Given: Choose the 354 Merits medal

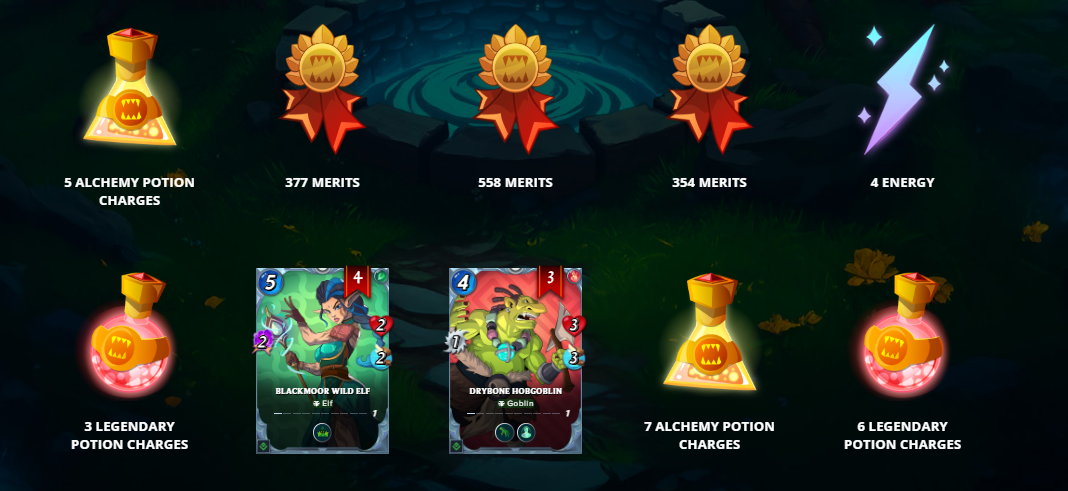Looking at the screenshot, I should [x=709, y=88].
